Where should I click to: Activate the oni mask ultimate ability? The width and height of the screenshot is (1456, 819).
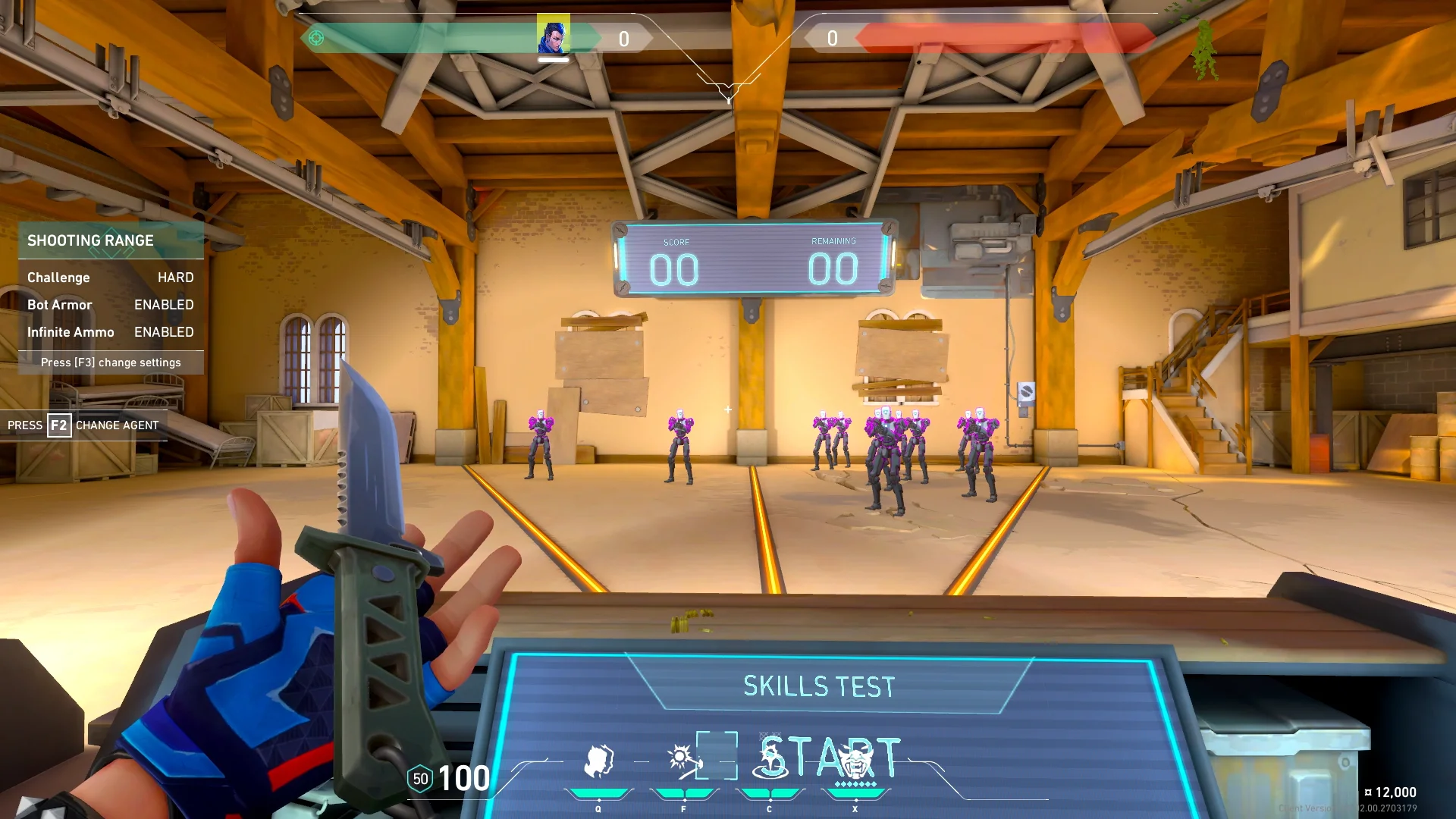(x=855, y=761)
